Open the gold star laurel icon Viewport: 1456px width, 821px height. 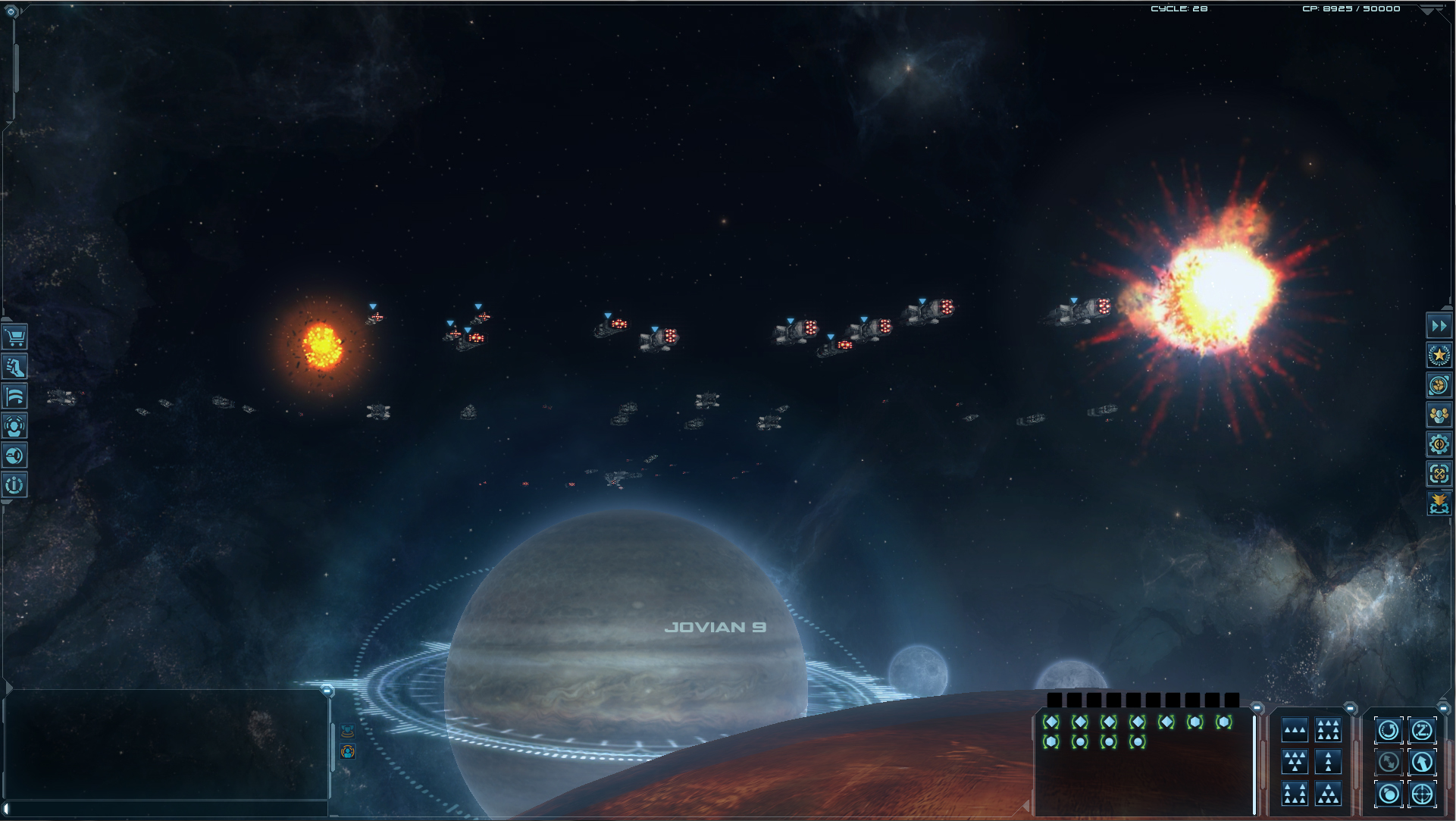point(1439,356)
